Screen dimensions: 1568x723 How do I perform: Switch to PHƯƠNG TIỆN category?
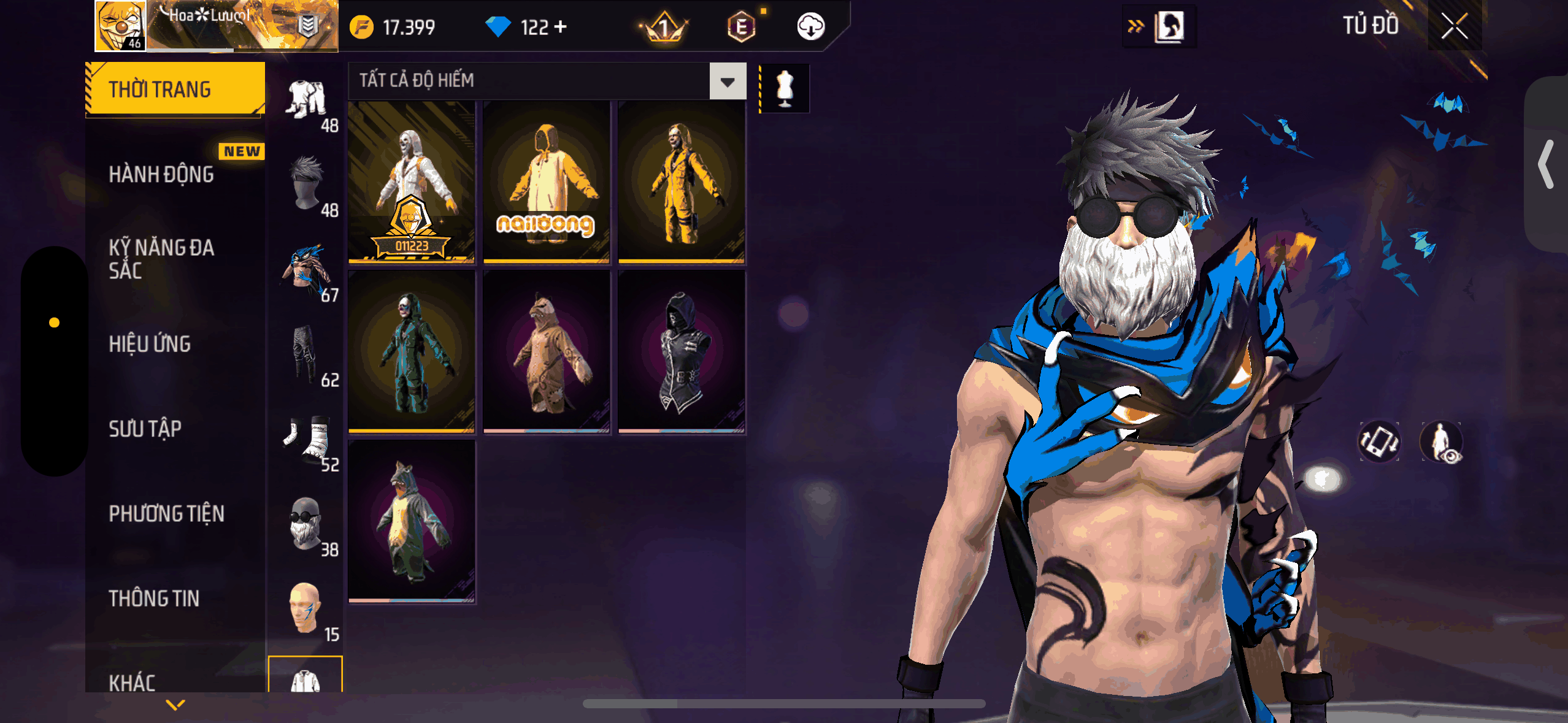[166, 514]
